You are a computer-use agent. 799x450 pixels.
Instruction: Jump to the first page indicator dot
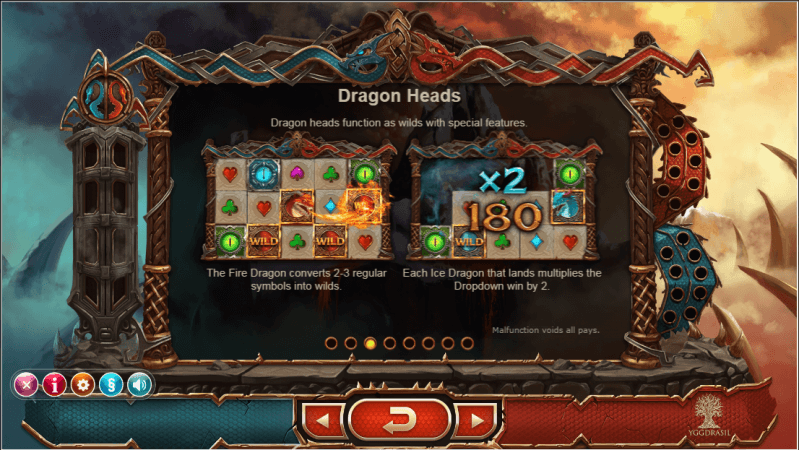(x=331, y=343)
